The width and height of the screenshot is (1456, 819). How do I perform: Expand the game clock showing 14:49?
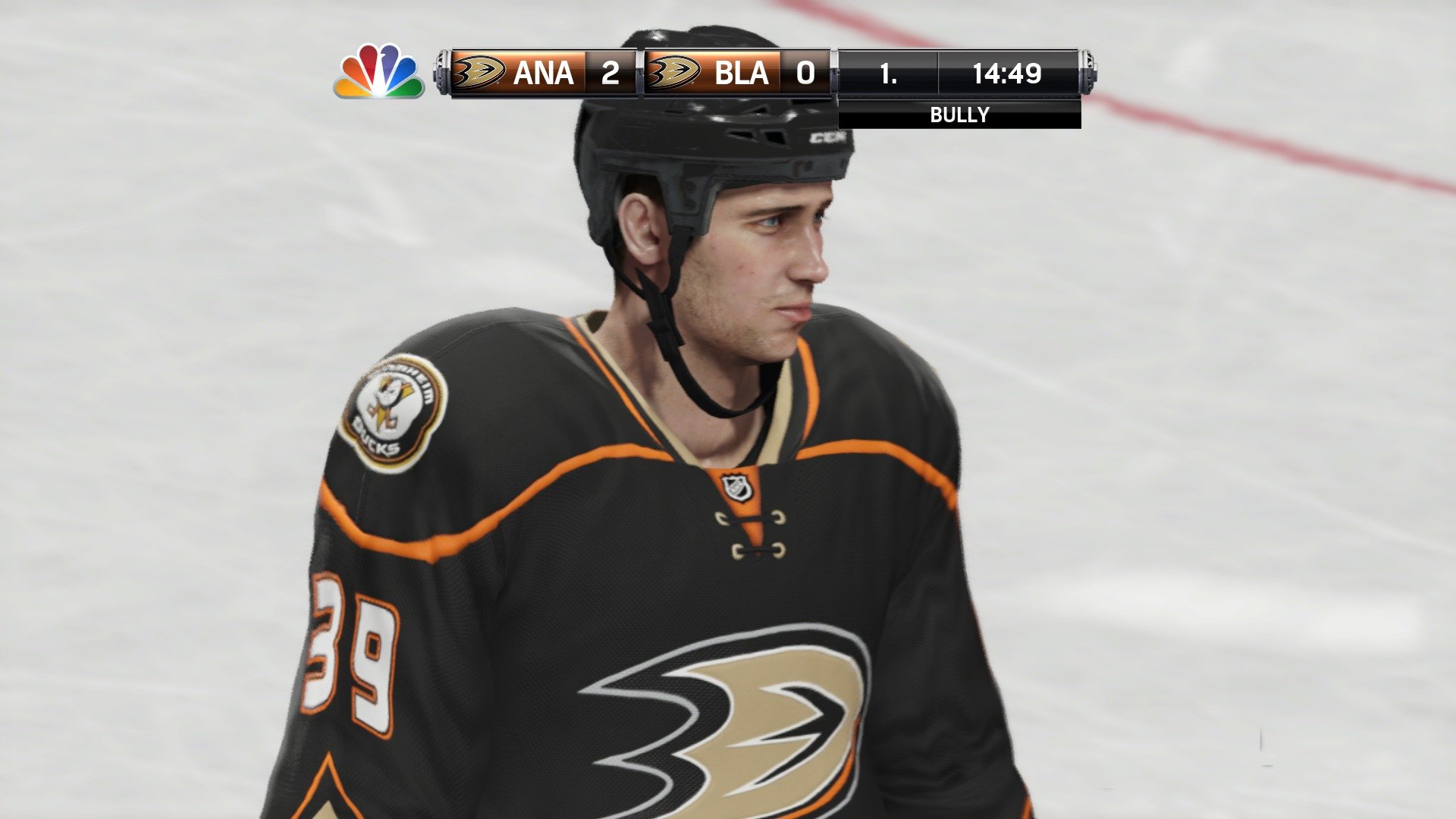1009,73
